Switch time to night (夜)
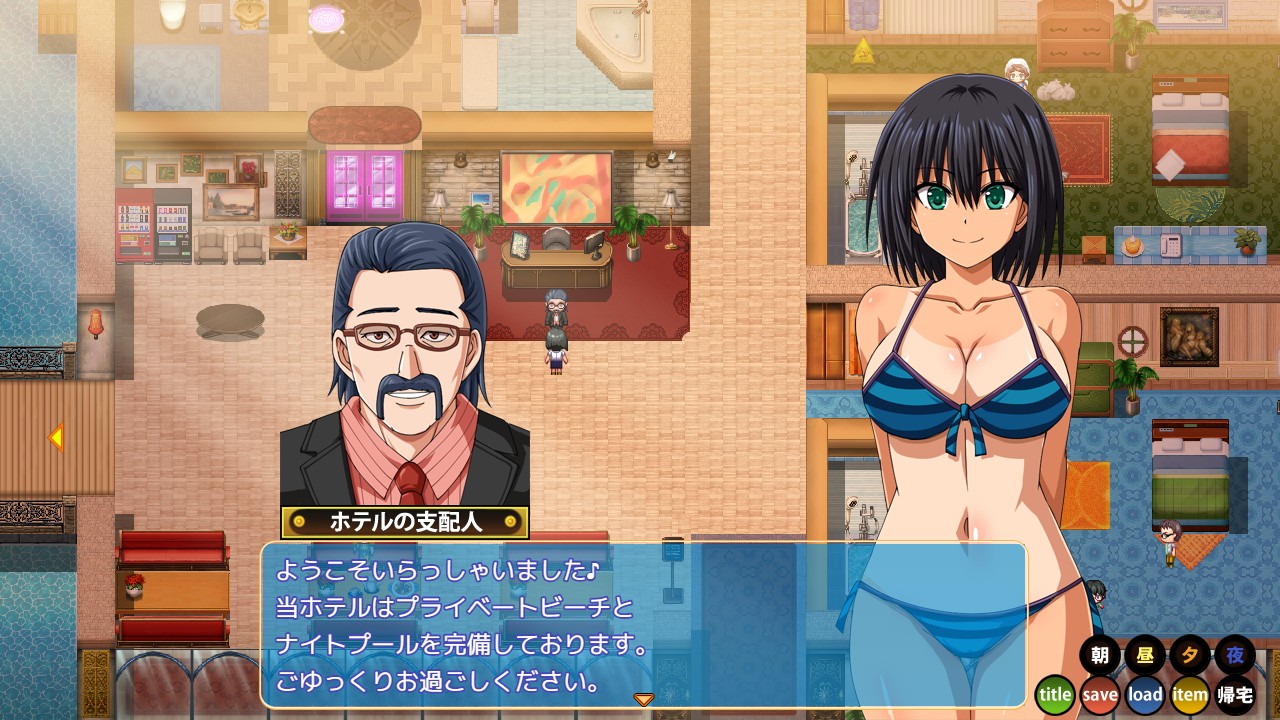 point(1236,656)
